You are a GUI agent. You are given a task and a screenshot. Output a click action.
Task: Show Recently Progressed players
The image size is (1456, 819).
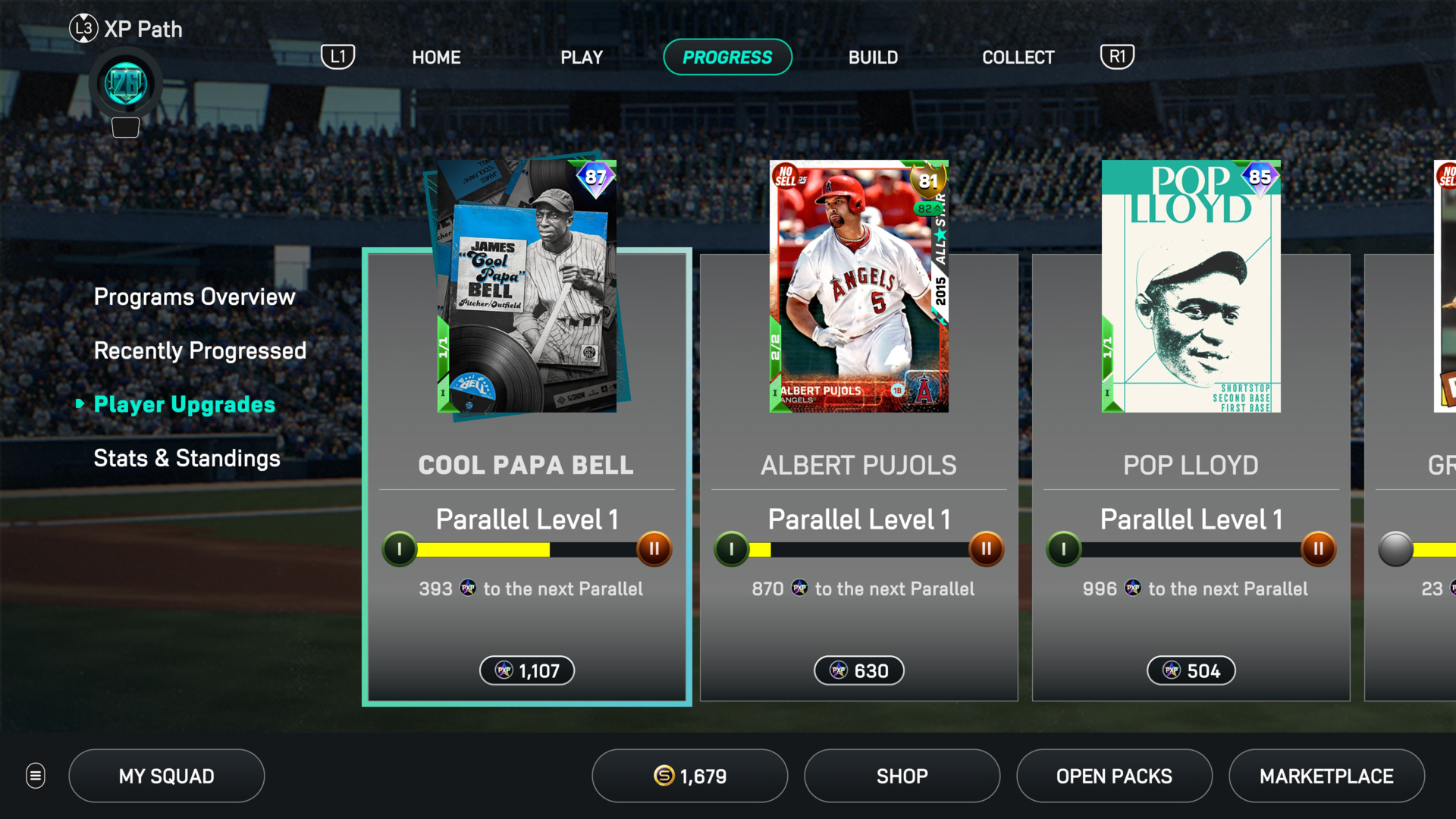199,350
